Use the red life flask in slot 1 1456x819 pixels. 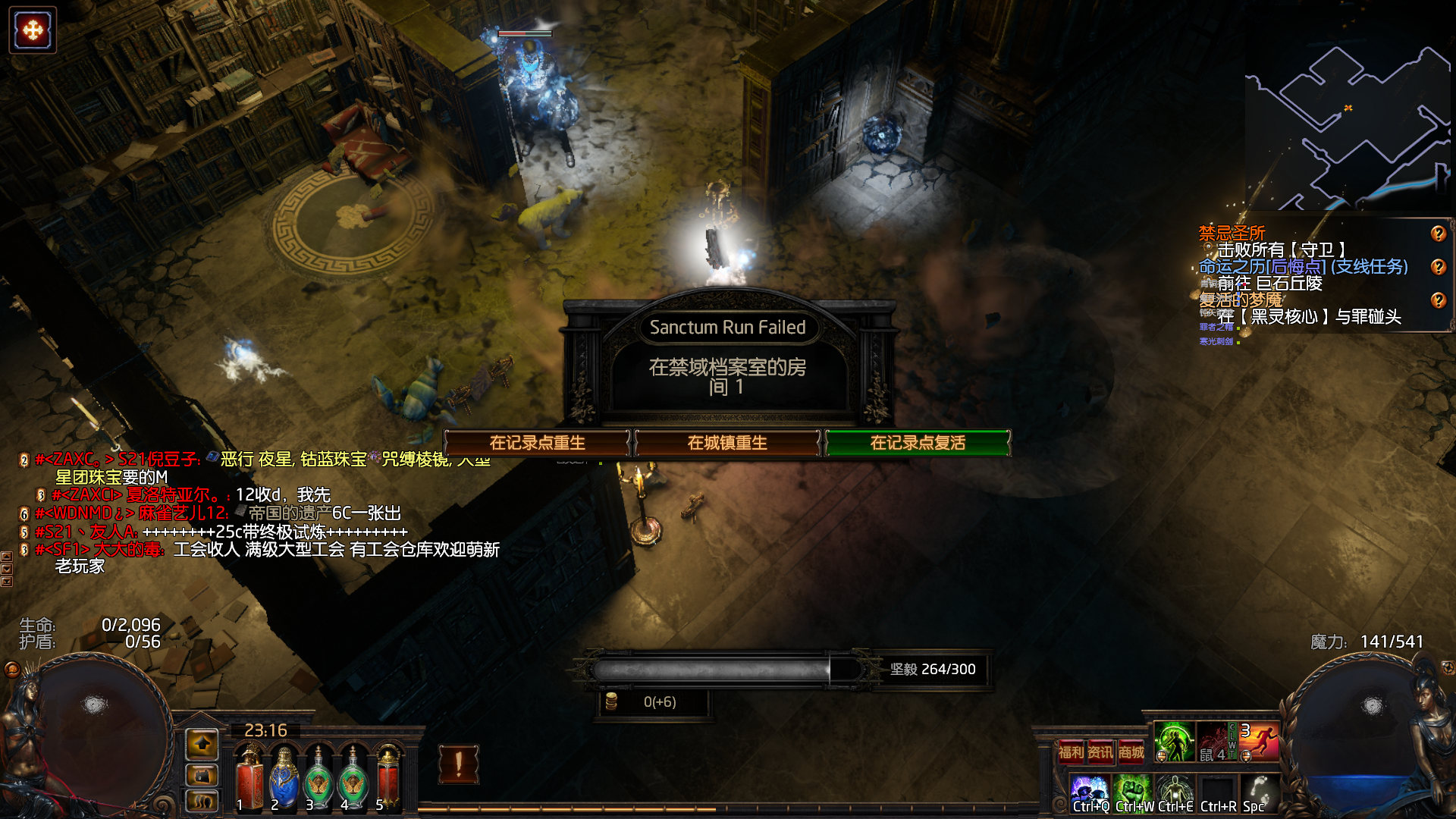(x=249, y=777)
